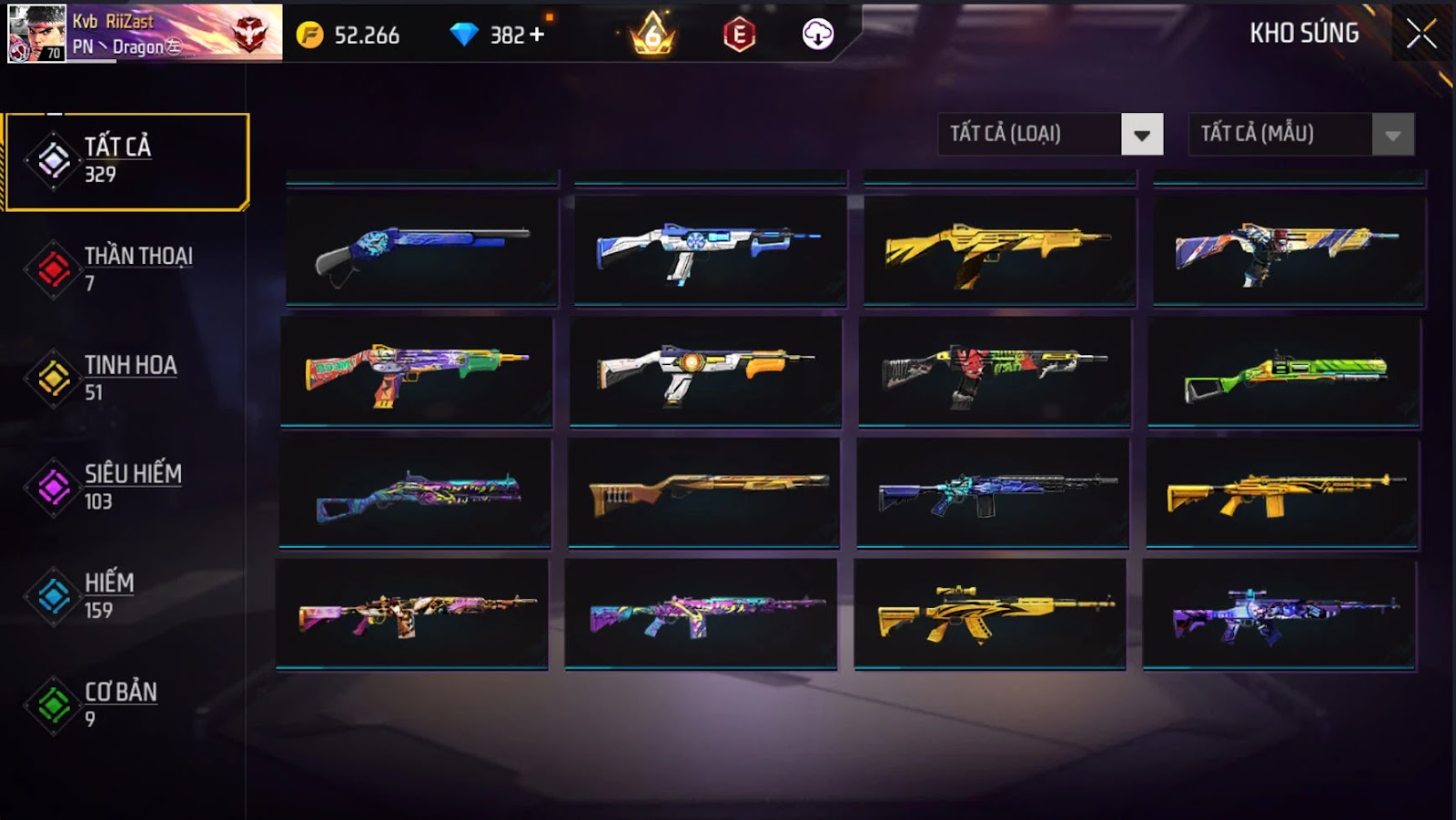Expand the Tất Cả (Mẫu) dropdown
This screenshot has height=820, width=1456.
point(1300,135)
